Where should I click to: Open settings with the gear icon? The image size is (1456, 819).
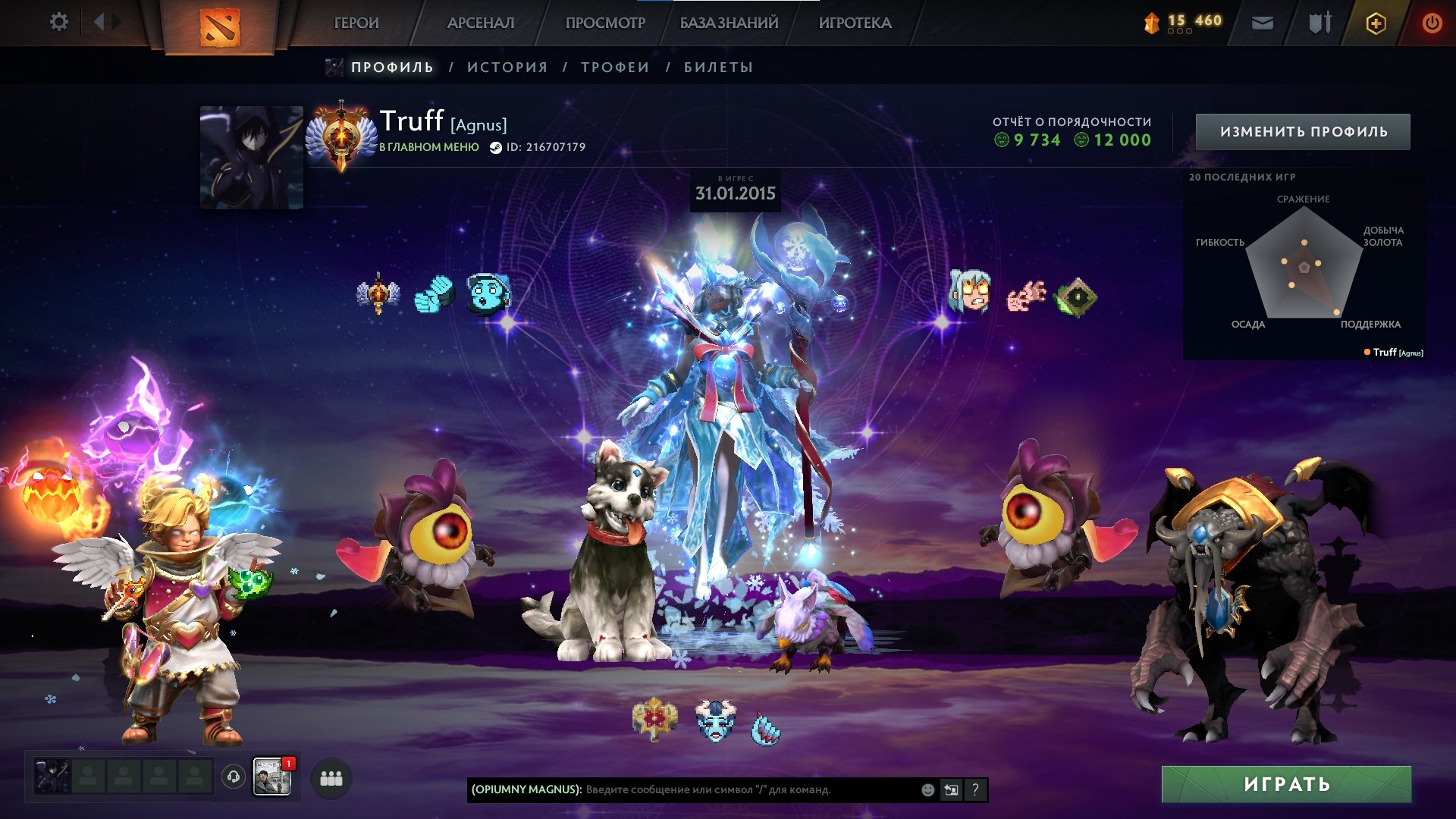coord(58,22)
